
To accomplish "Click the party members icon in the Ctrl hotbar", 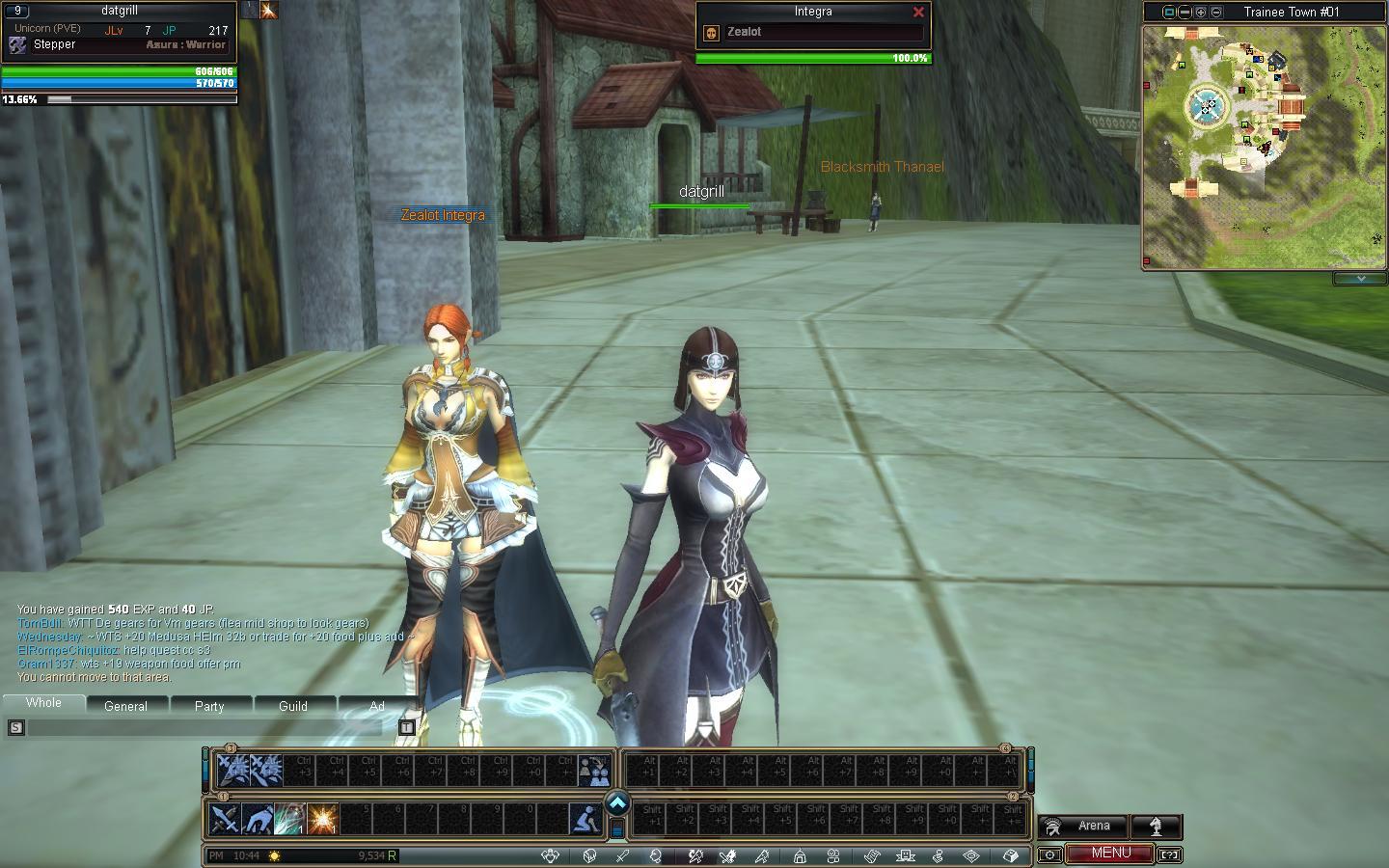I will (x=594, y=771).
